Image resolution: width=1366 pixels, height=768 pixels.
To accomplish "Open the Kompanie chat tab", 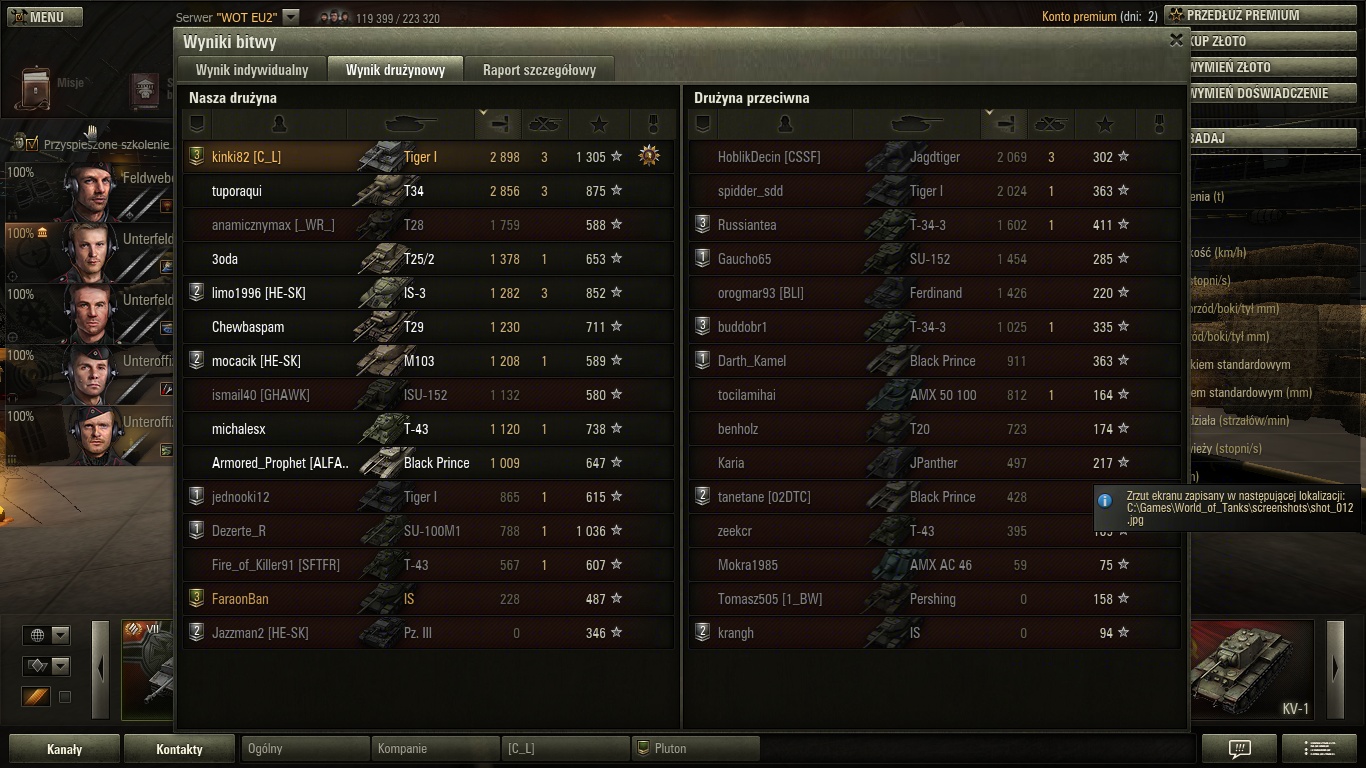I will (435, 748).
